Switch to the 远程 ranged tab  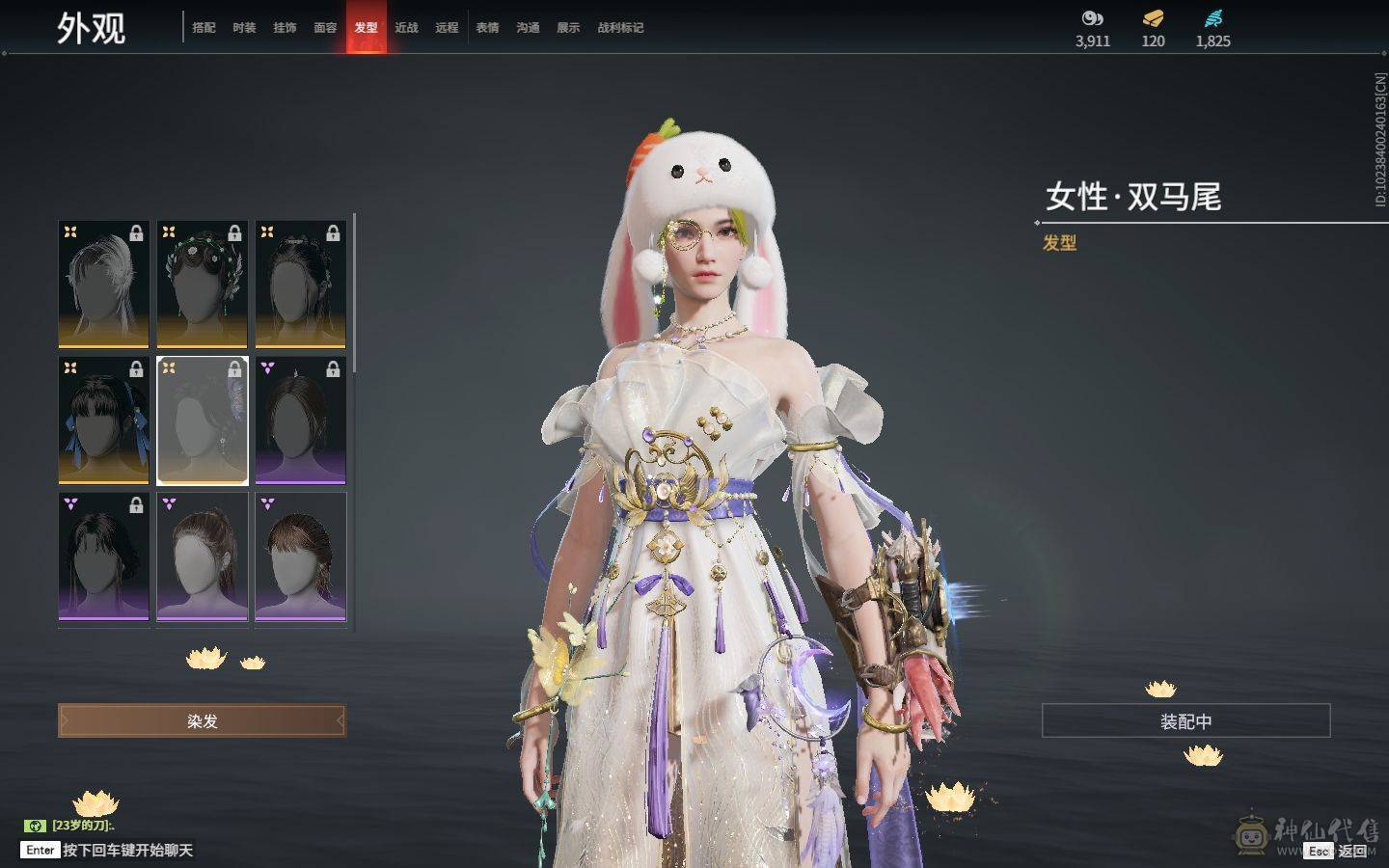447,28
